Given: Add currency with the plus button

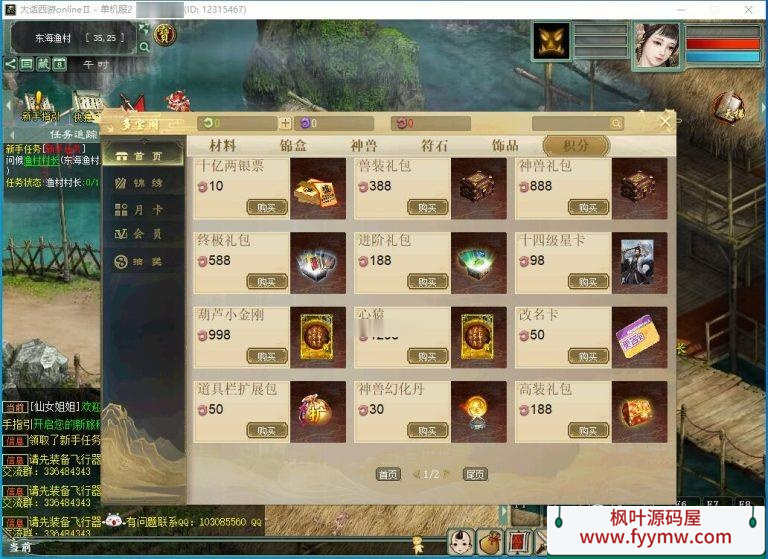Looking at the screenshot, I should 285,124.
